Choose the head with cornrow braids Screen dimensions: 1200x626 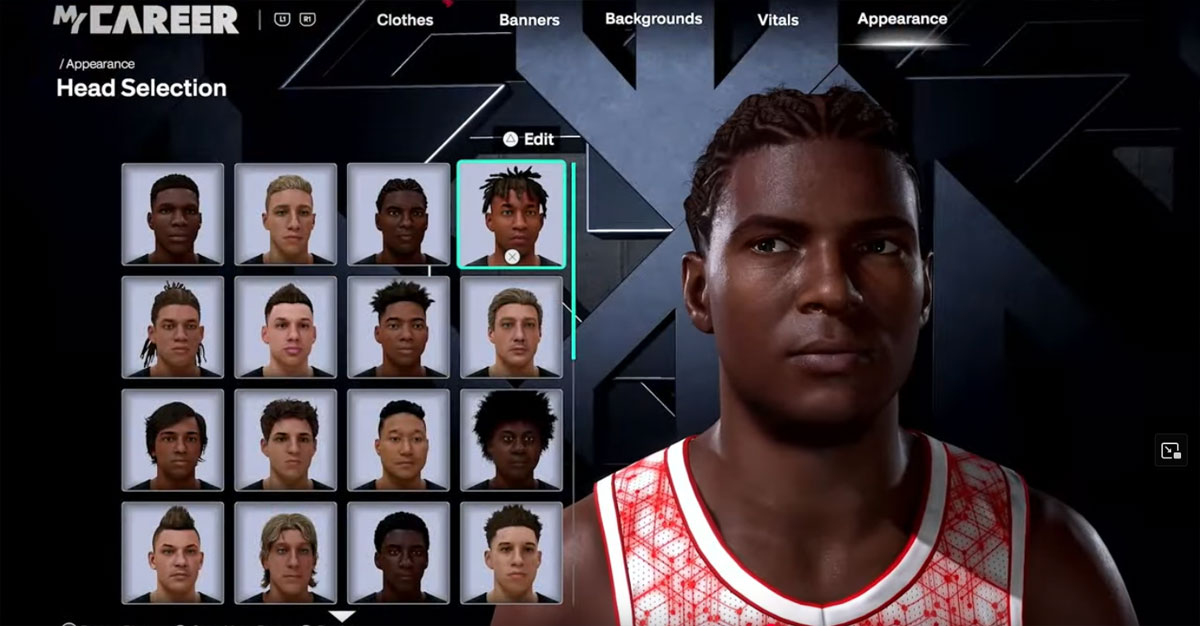point(398,214)
